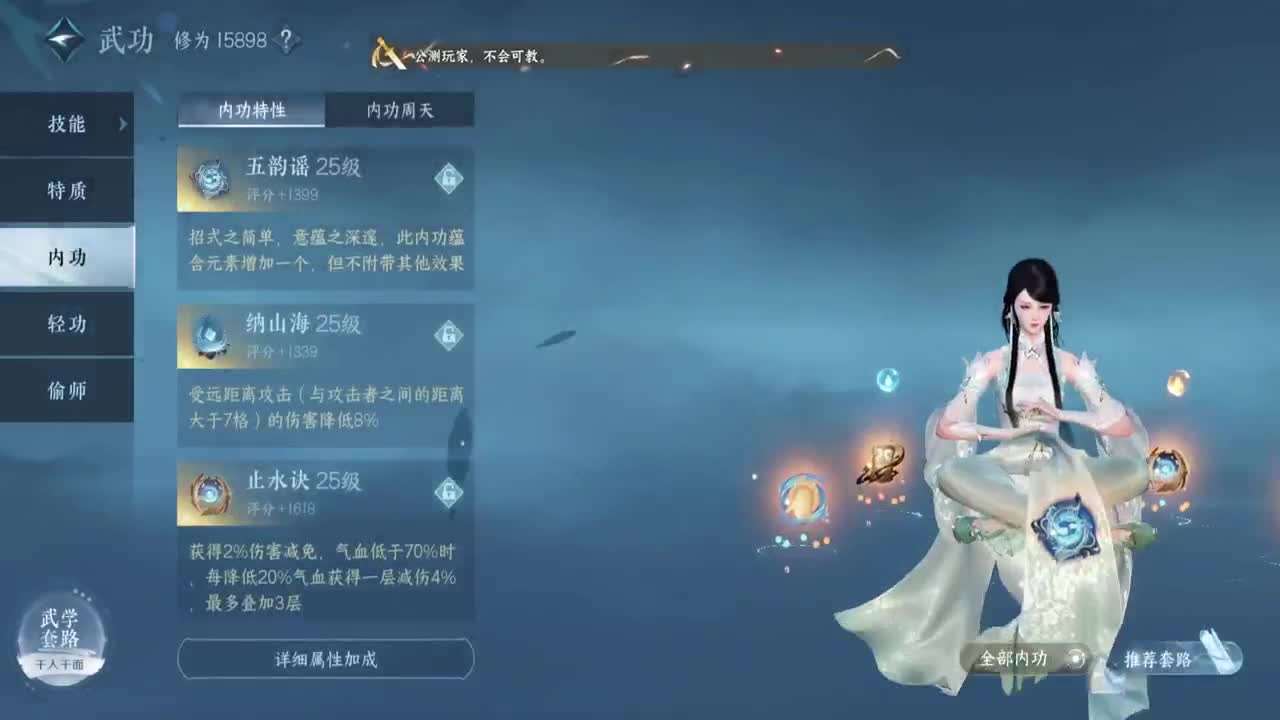Viewport: 1280px width, 720px height.
Task: Select the 纳山海 skill emblem icon
Action: (x=207, y=336)
